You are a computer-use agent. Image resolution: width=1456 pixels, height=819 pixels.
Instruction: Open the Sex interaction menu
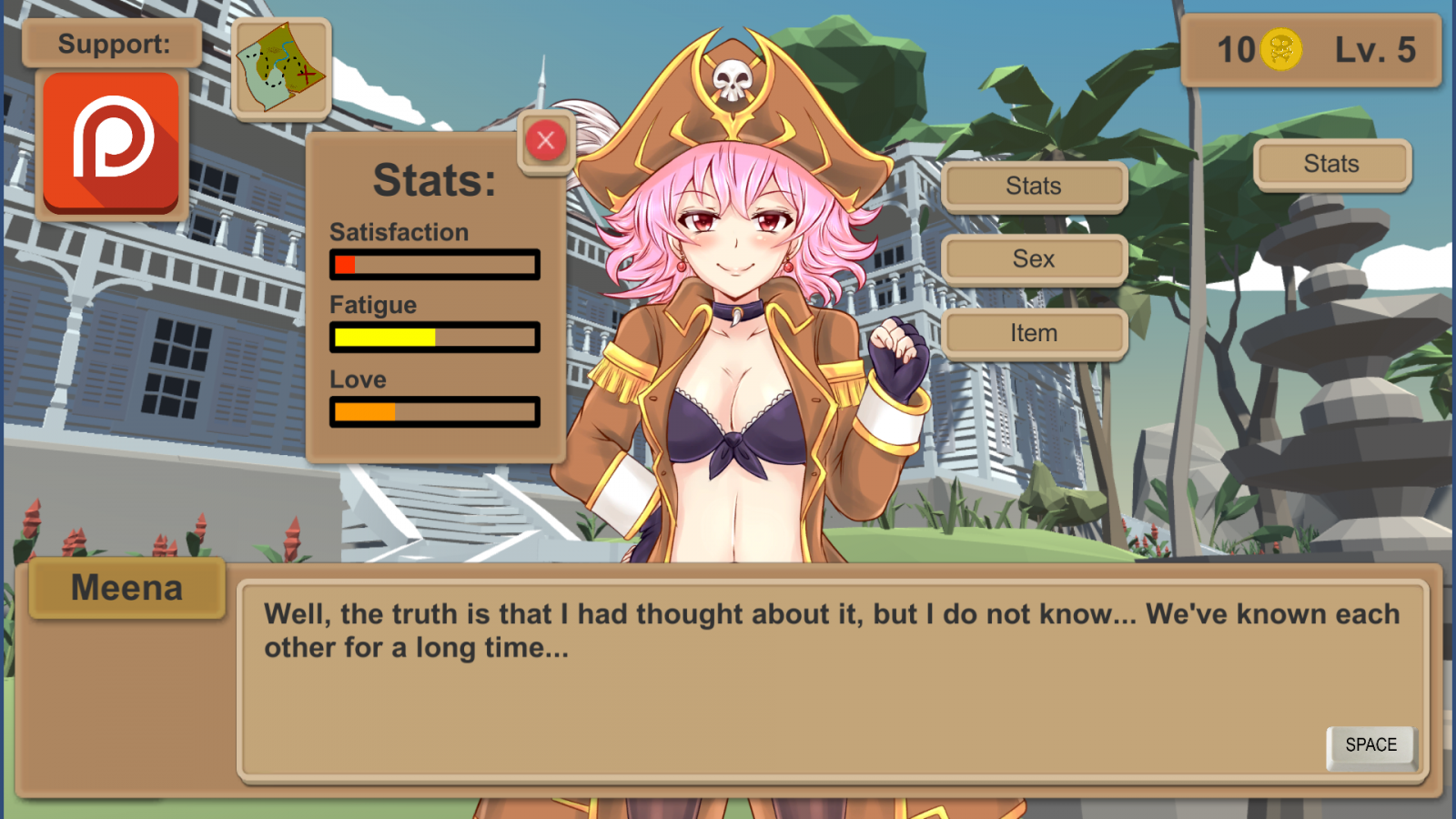1034,259
